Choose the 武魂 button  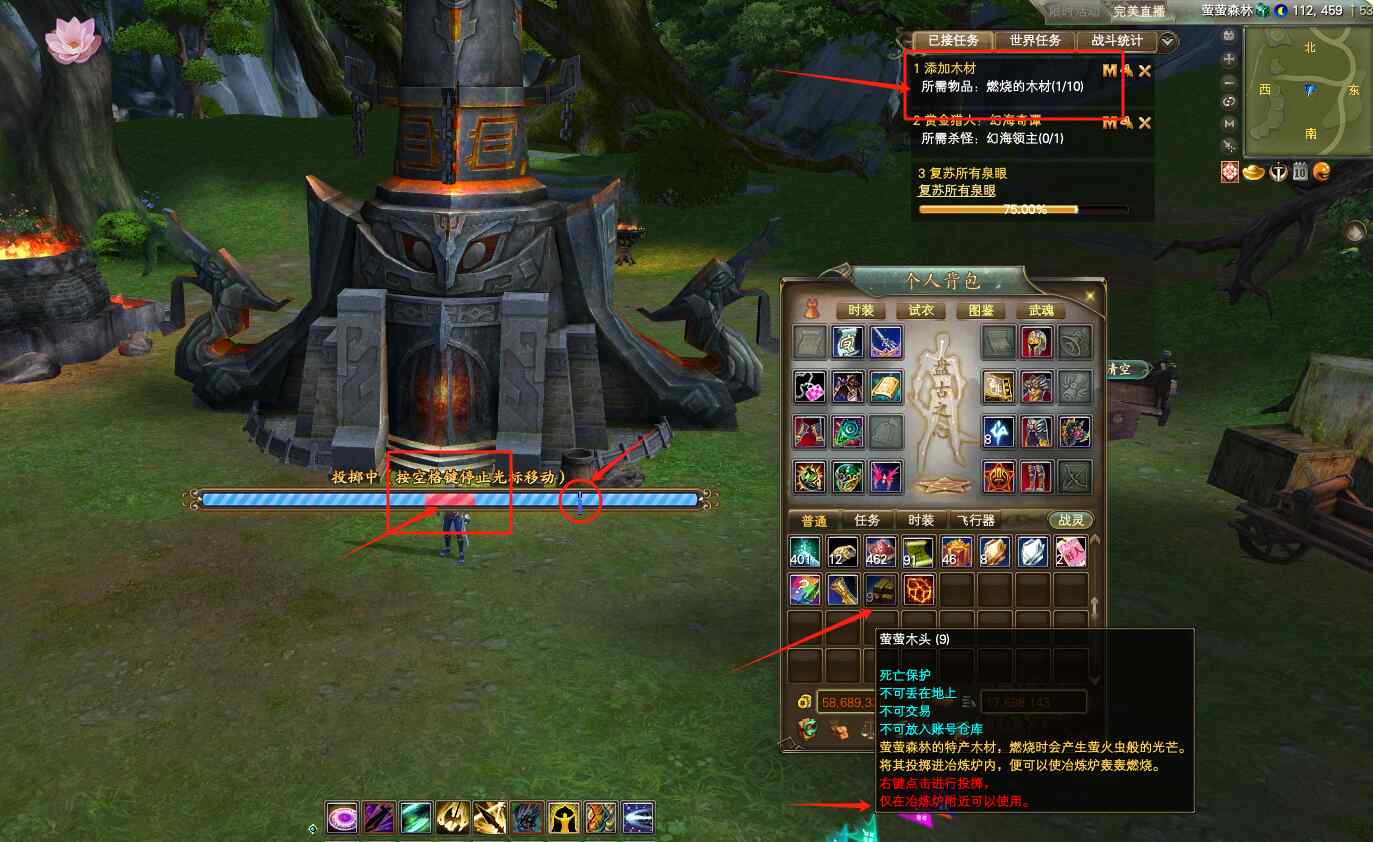(1041, 311)
